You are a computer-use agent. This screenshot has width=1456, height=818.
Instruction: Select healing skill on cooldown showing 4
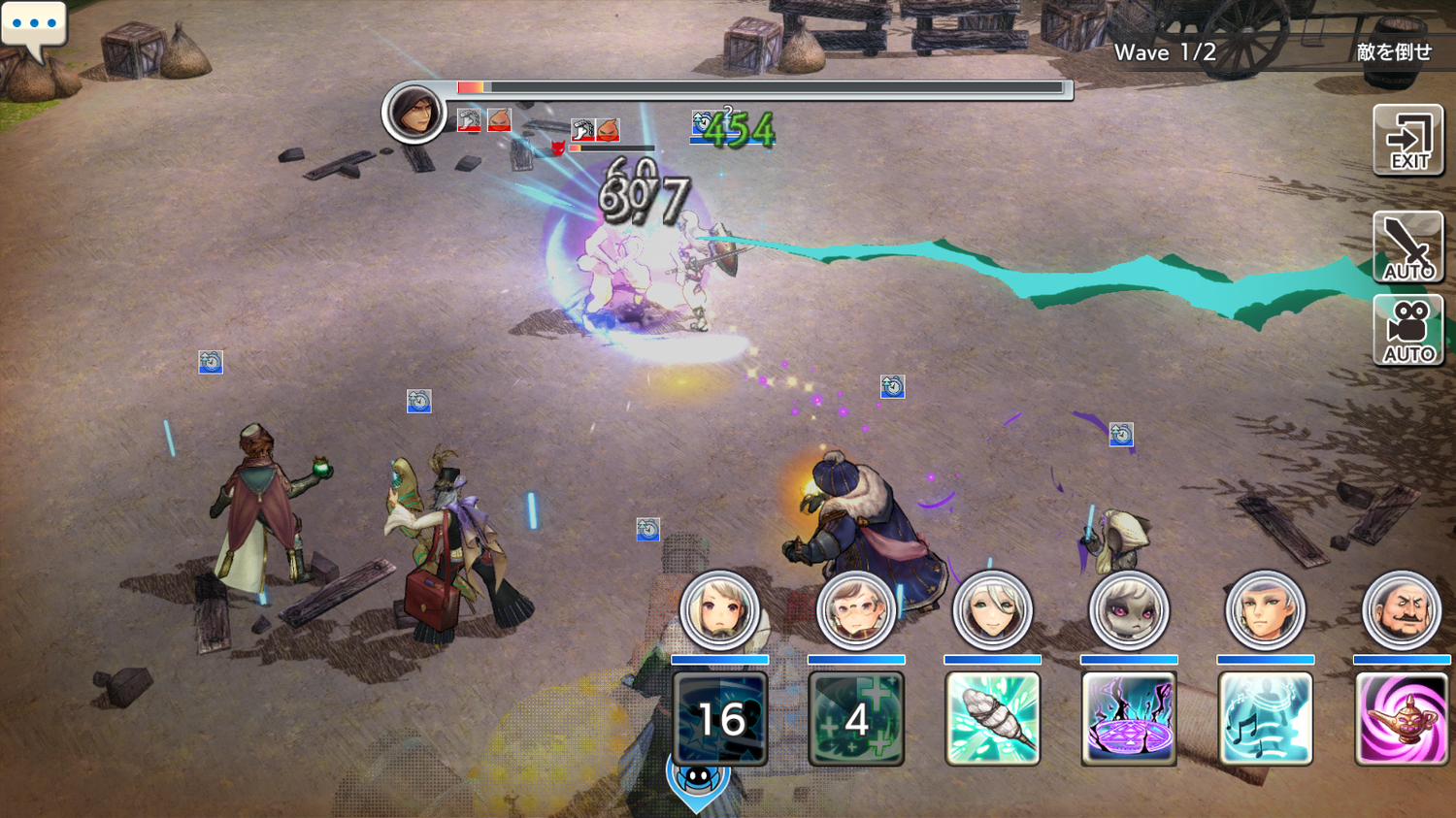[856, 718]
